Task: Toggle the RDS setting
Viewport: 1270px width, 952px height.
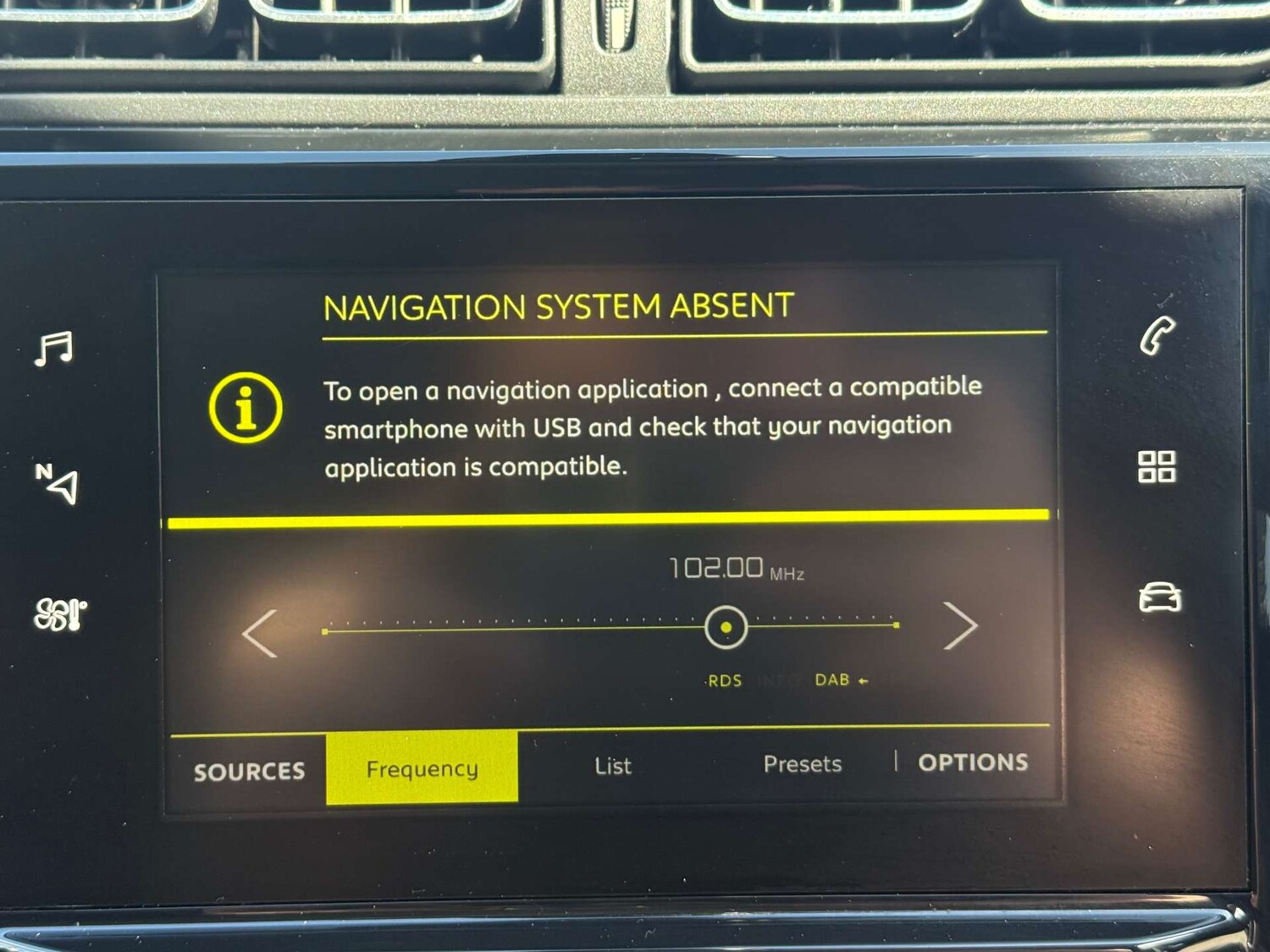Action: [x=724, y=680]
